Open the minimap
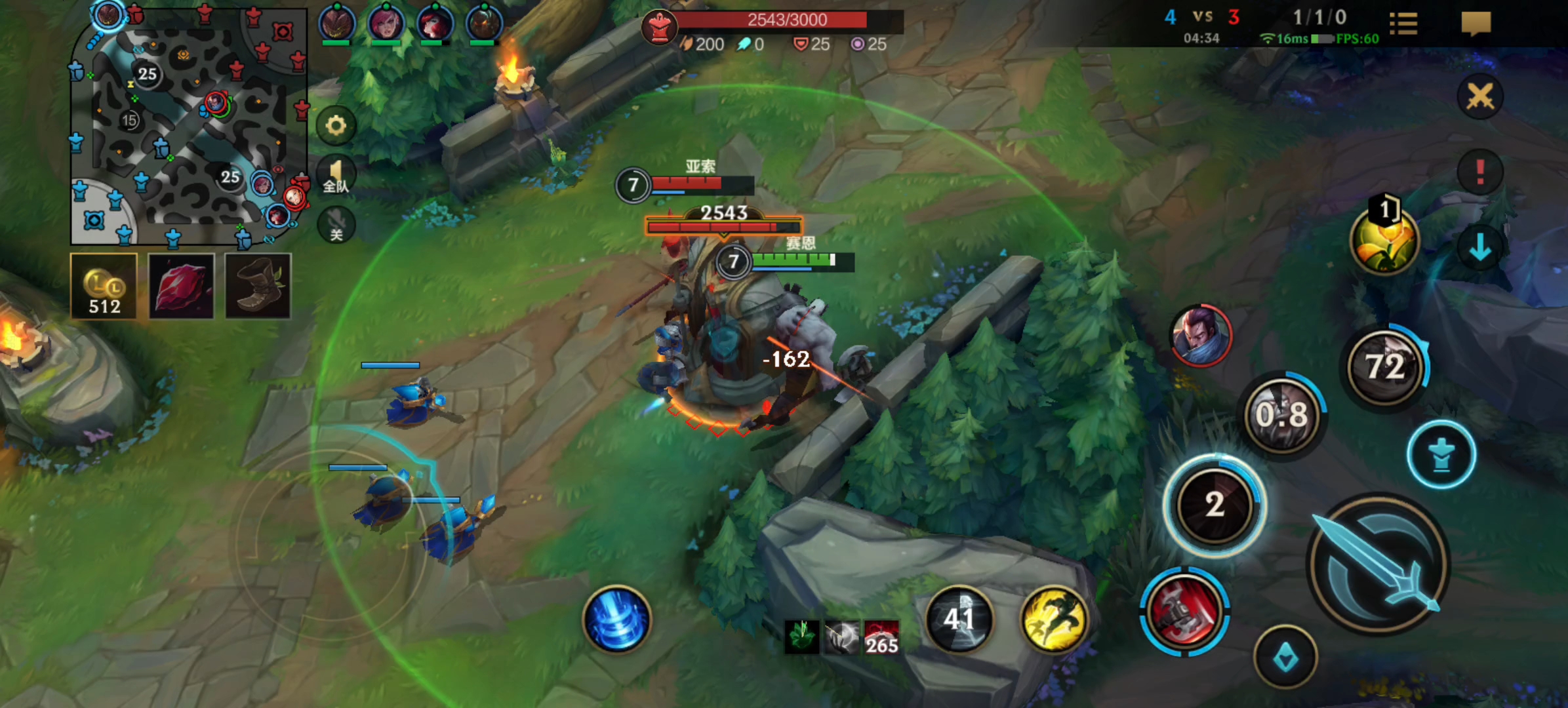This screenshot has width=1568, height=708. 189,125
